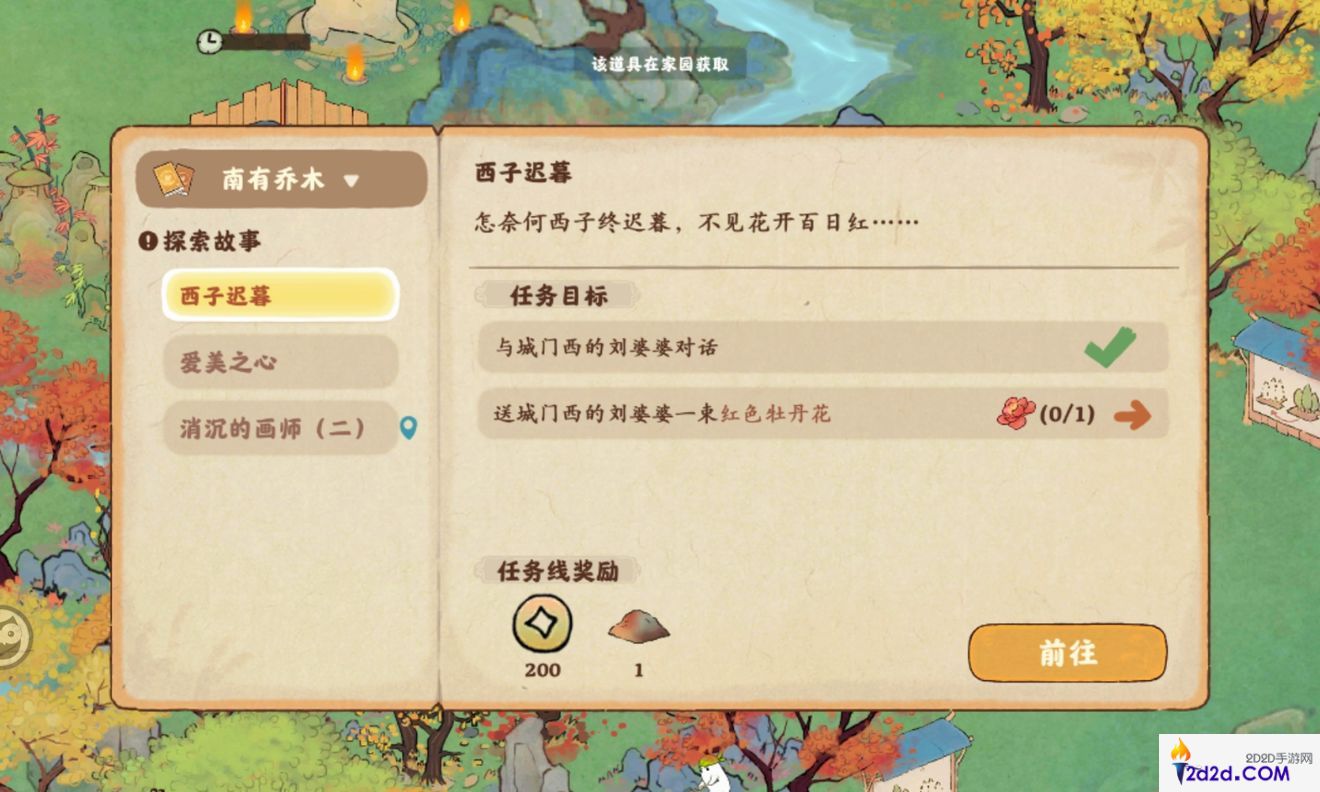Click the orange arrow beside the peony objective
Screen dimensions: 1320x792
pyautogui.click(x=1133, y=412)
